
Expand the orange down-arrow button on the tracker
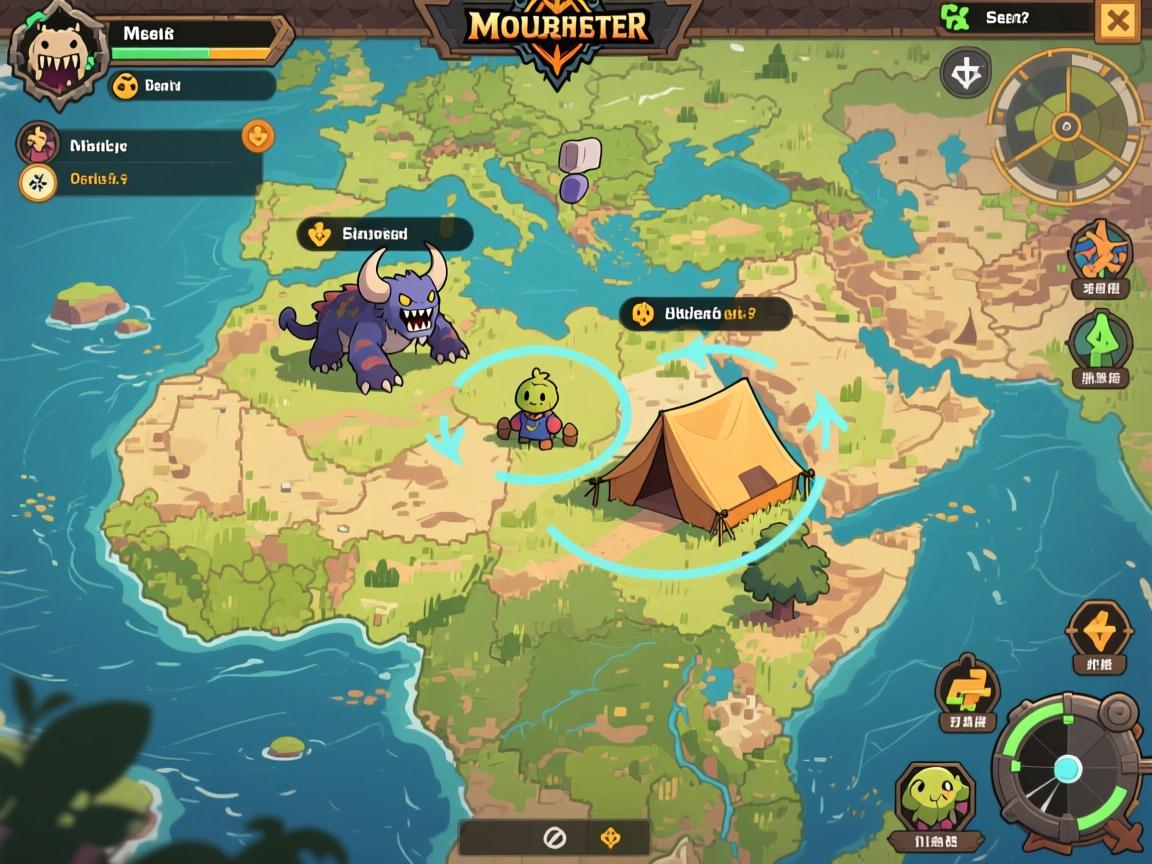[x=257, y=137]
